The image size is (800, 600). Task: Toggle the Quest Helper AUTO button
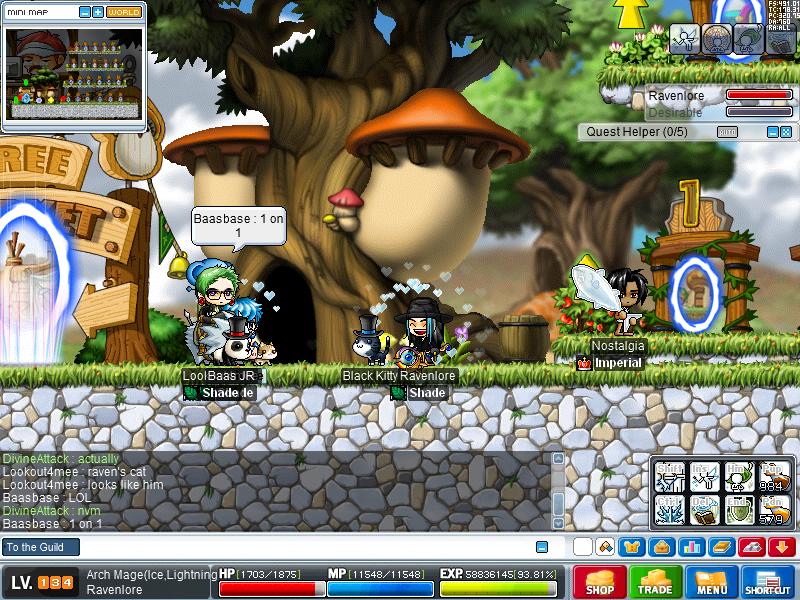(x=728, y=132)
